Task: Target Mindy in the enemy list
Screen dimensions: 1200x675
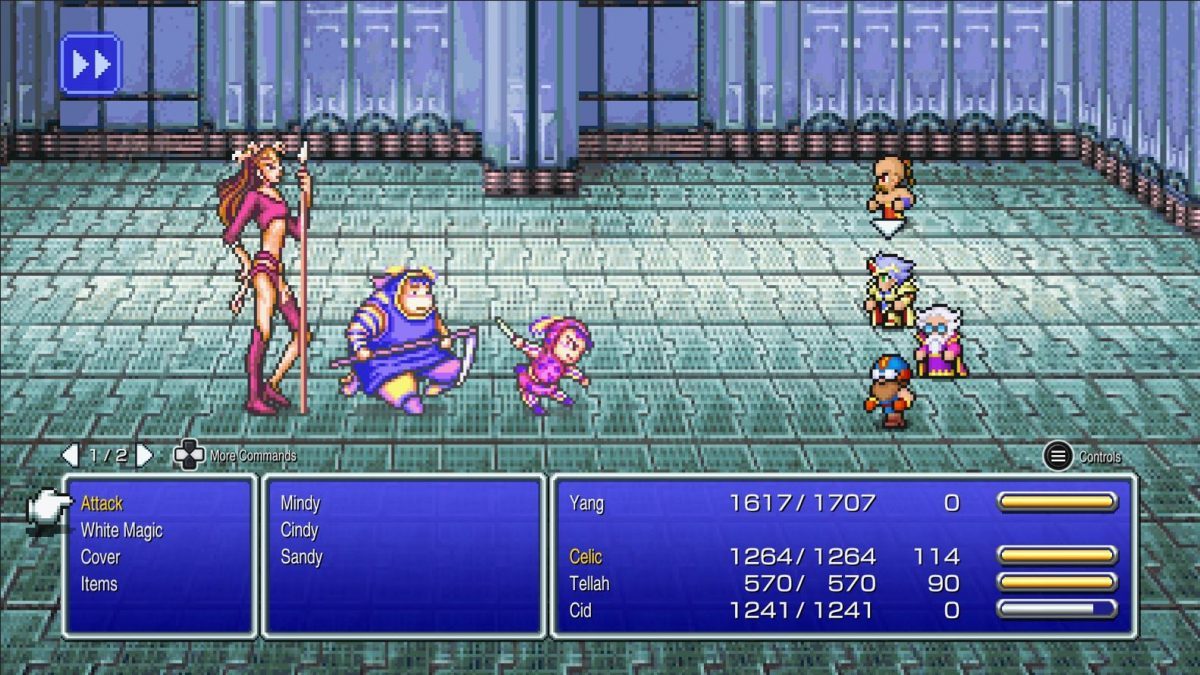Action: point(300,503)
